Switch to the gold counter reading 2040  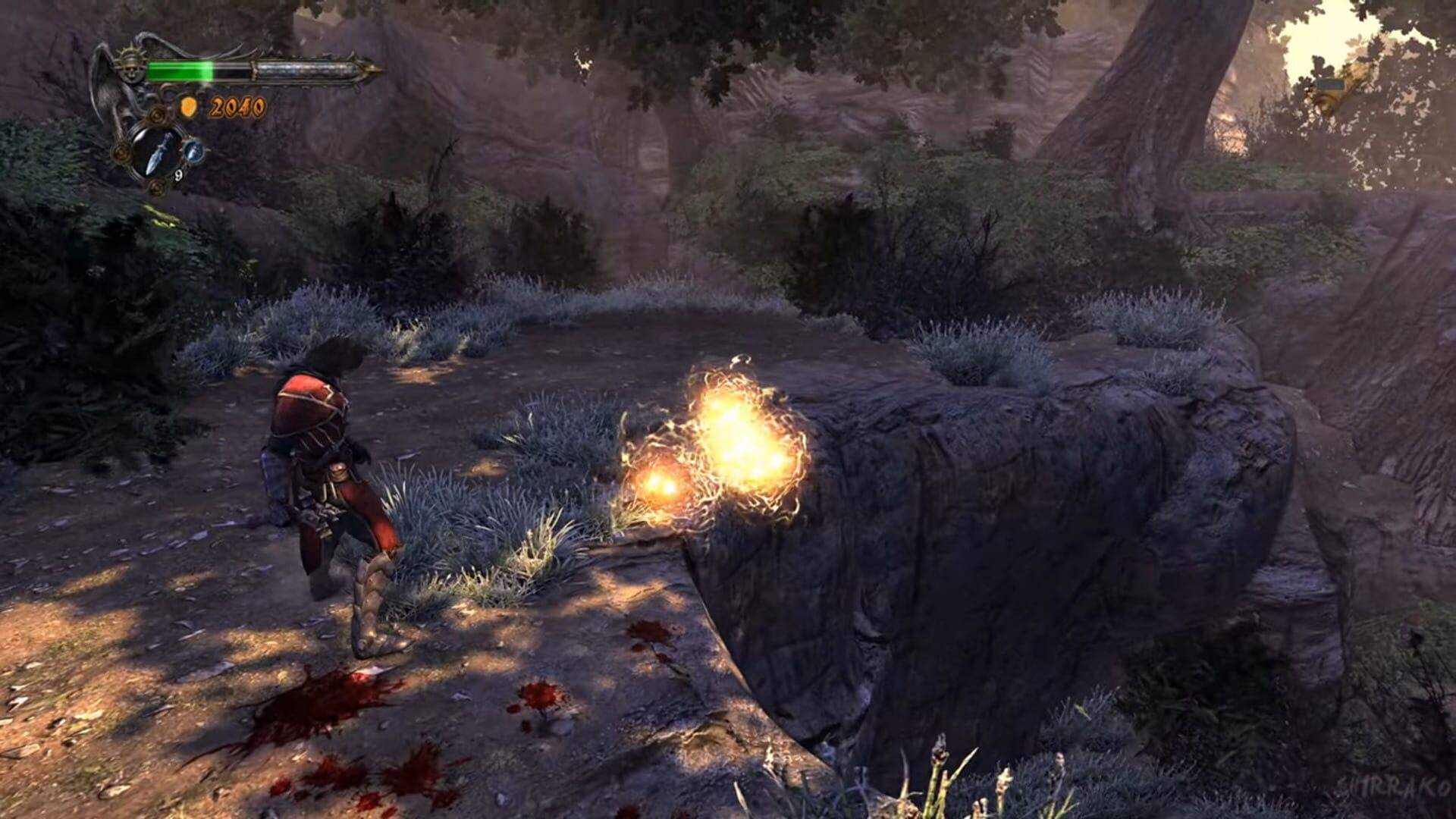click(x=237, y=105)
